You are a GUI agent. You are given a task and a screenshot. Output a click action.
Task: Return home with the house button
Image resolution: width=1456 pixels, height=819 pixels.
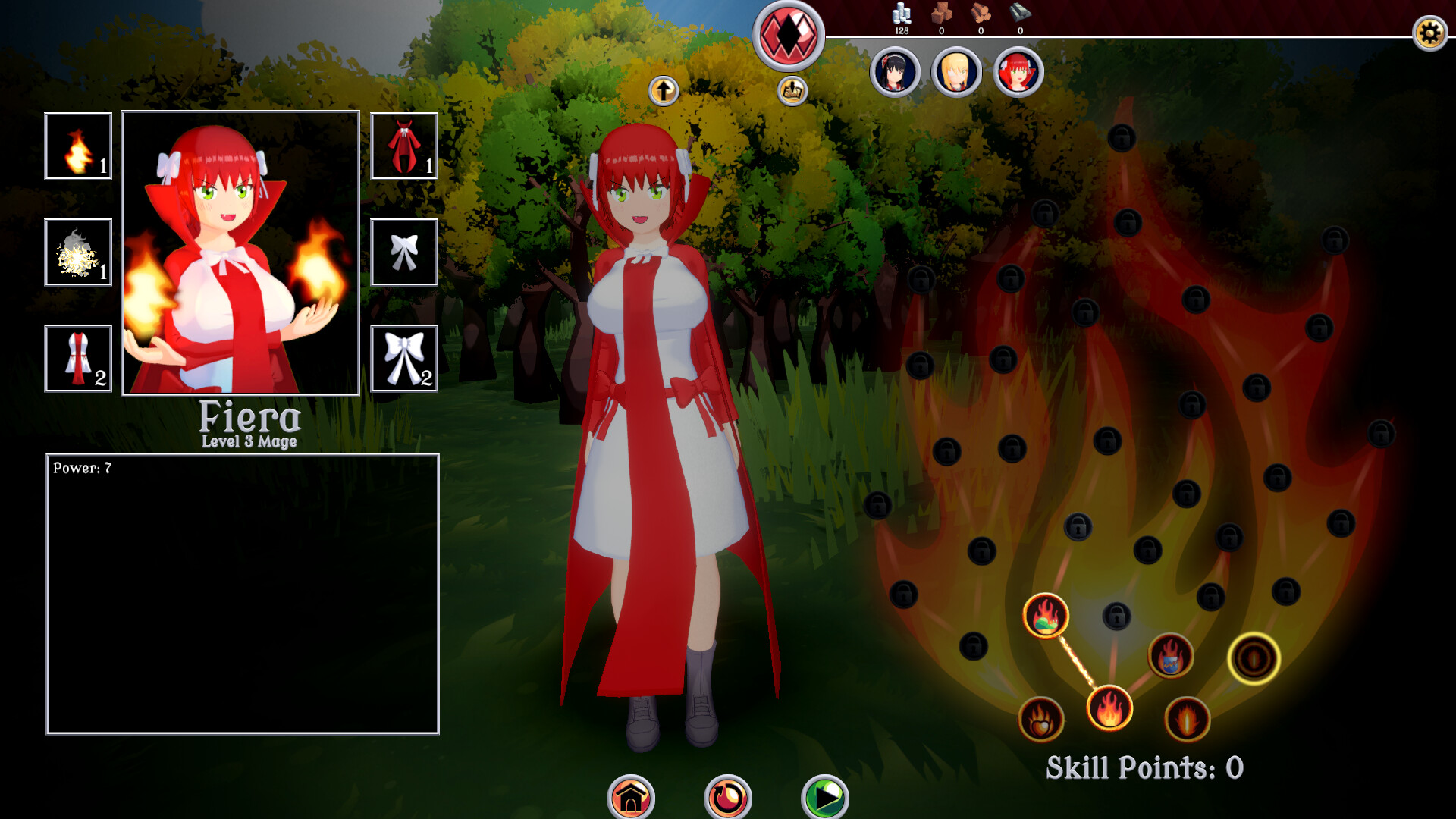click(631, 798)
